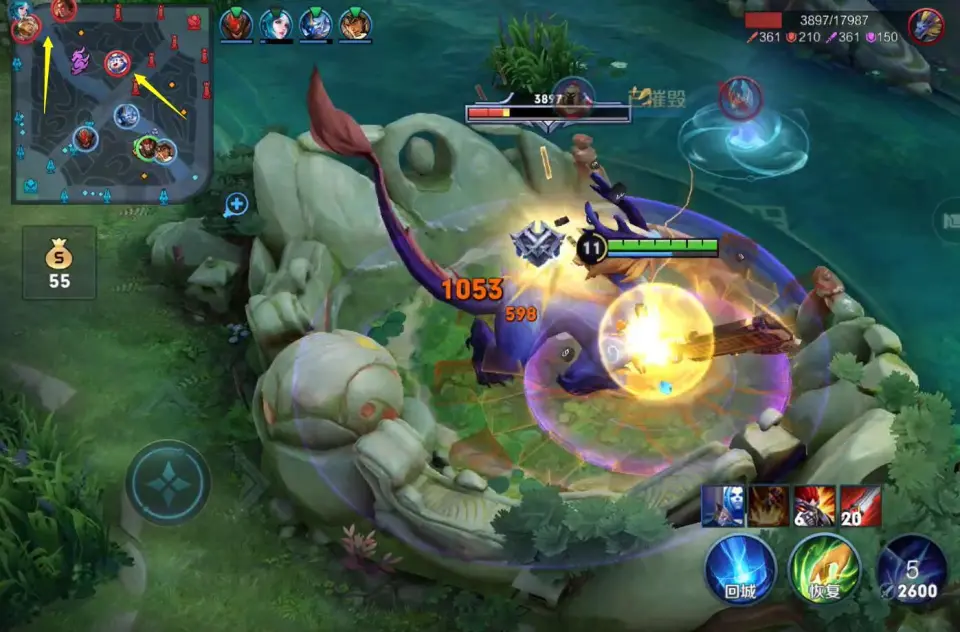960x632 pixels.
Task: Select the red-haired warrior icon showing 6
Action: pyautogui.click(x=813, y=506)
